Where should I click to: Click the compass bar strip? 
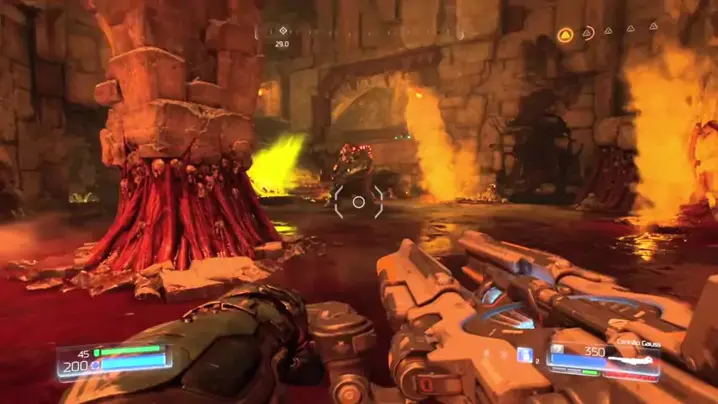(400, 31)
